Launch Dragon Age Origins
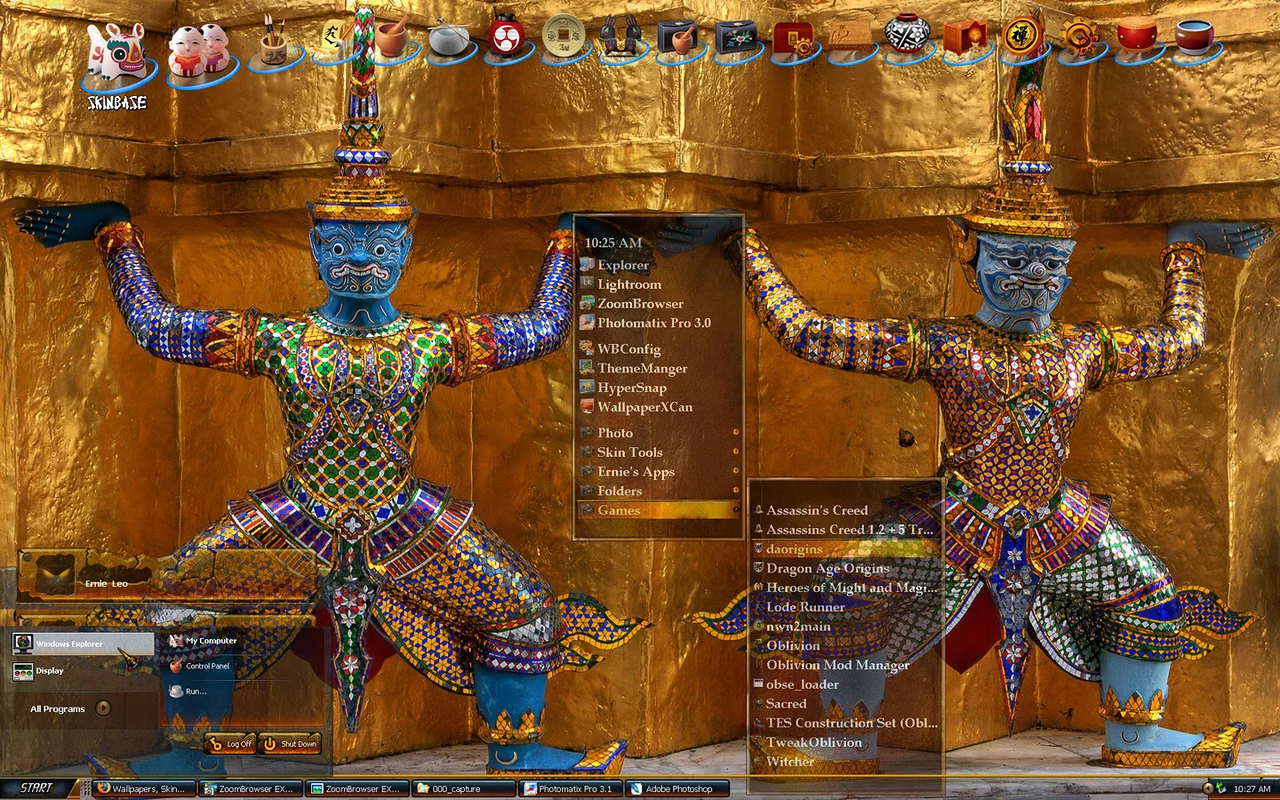Viewport: 1280px width, 800px height. coord(828,569)
